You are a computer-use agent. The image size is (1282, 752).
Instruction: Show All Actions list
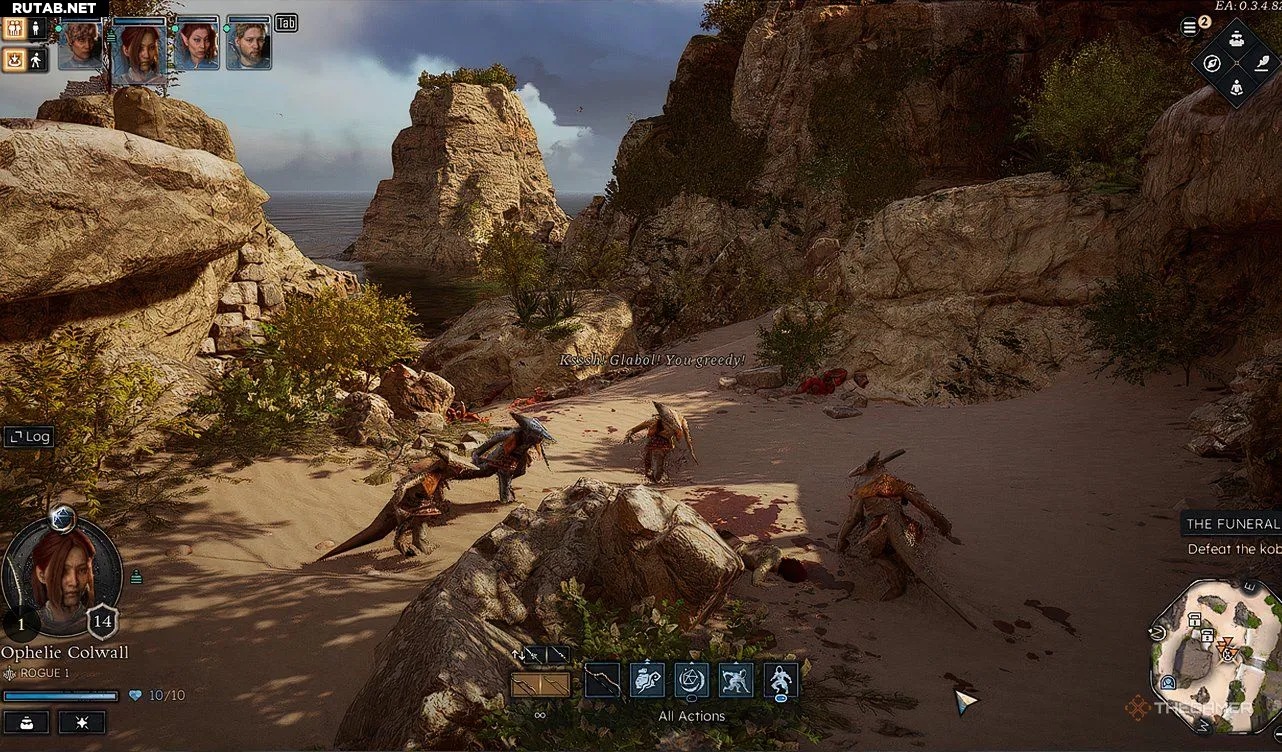tap(691, 716)
